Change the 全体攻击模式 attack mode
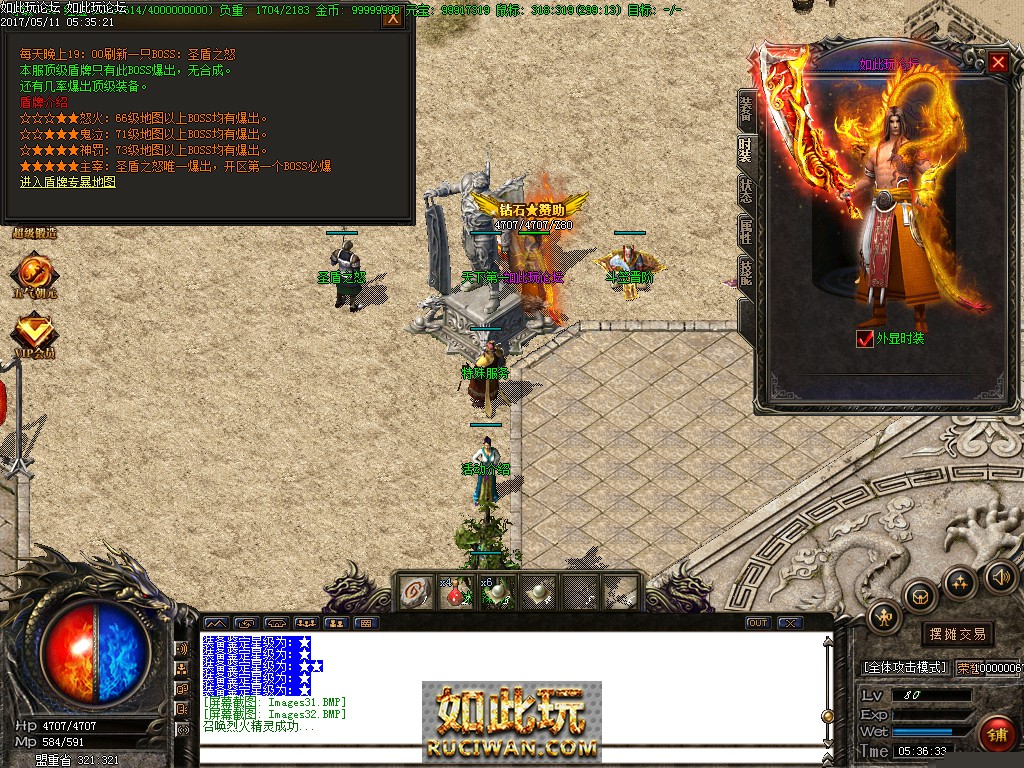Screen dimensions: 1024x768 [x=904, y=667]
